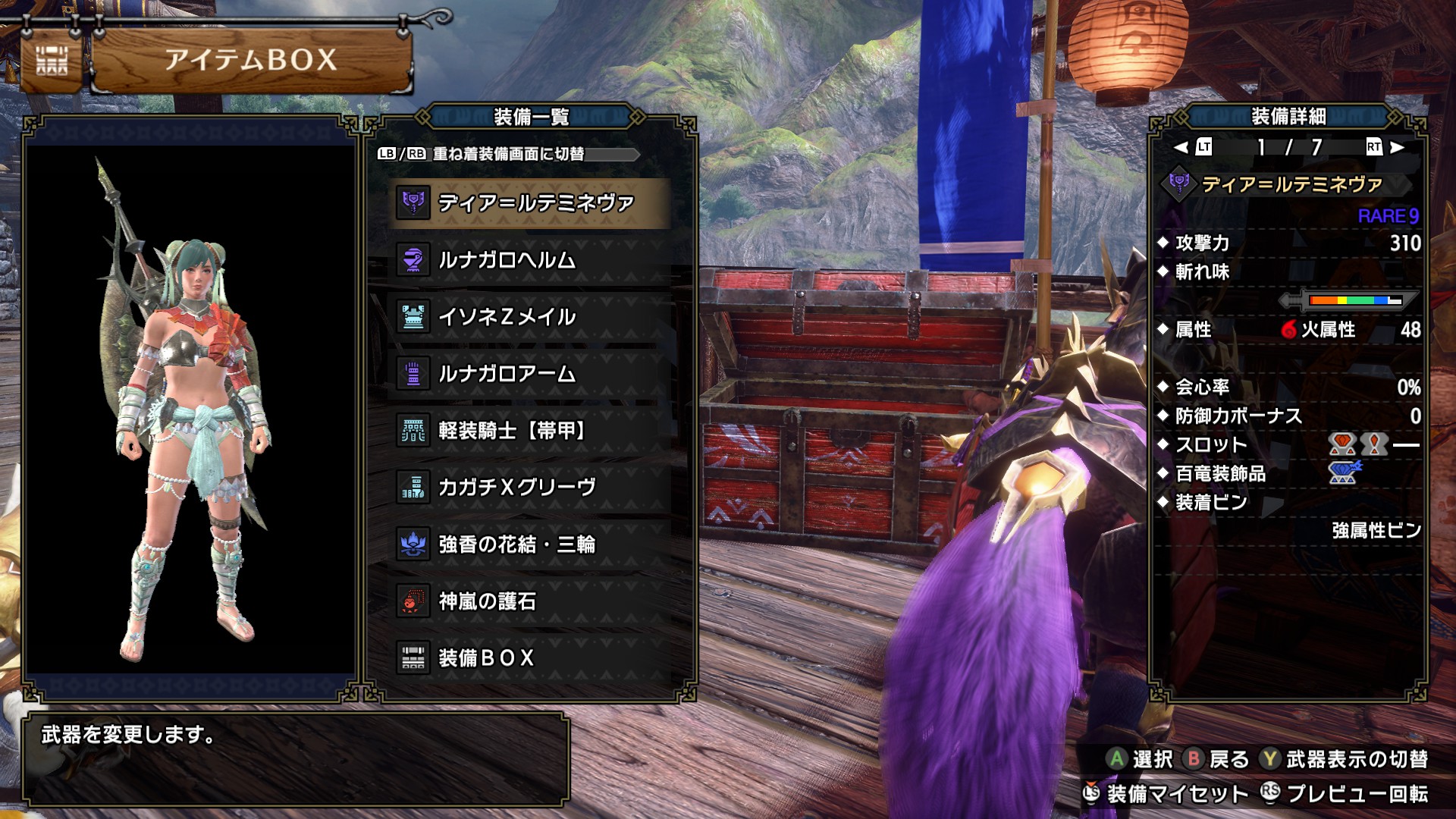Open the 装備BOX entry
The width and height of the screenshot is (1456, 819).
tap(529, 657)
